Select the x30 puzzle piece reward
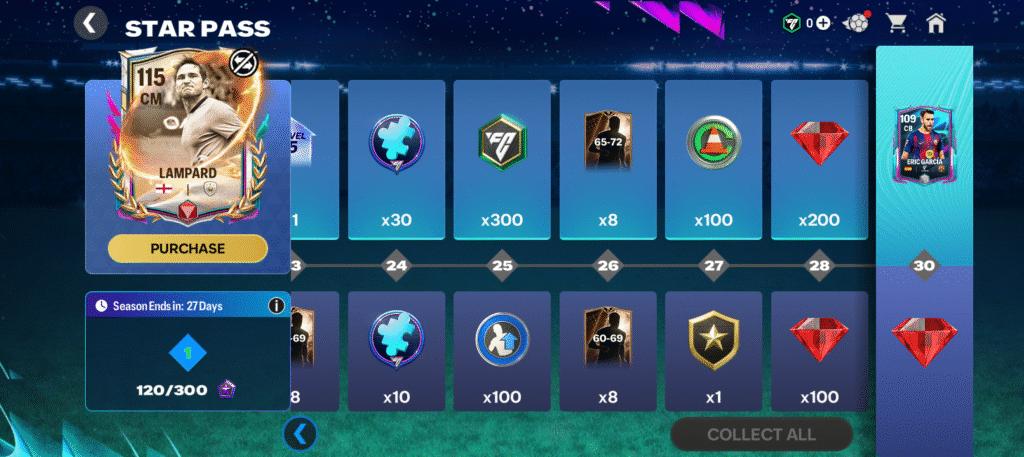Screen dimensions: 1024x457 tap(396, 160)
